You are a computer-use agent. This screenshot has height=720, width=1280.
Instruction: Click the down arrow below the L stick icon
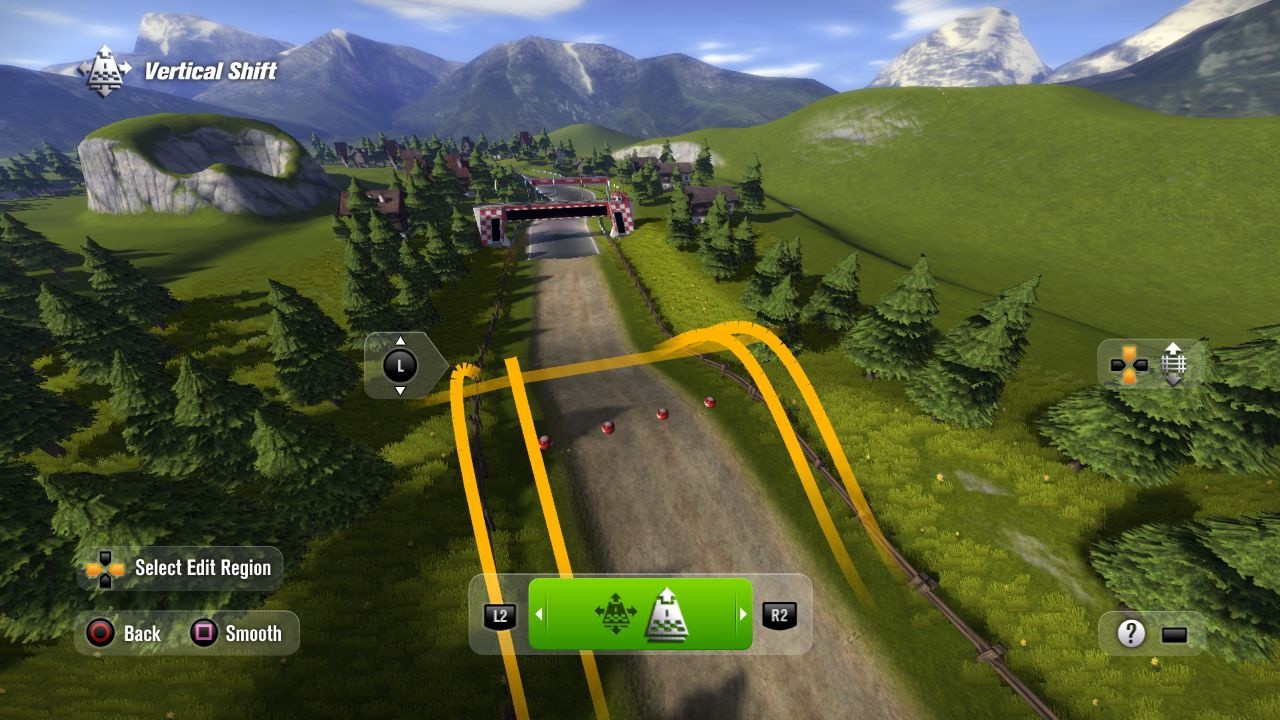pyautogui.click(x=399, y=392)
